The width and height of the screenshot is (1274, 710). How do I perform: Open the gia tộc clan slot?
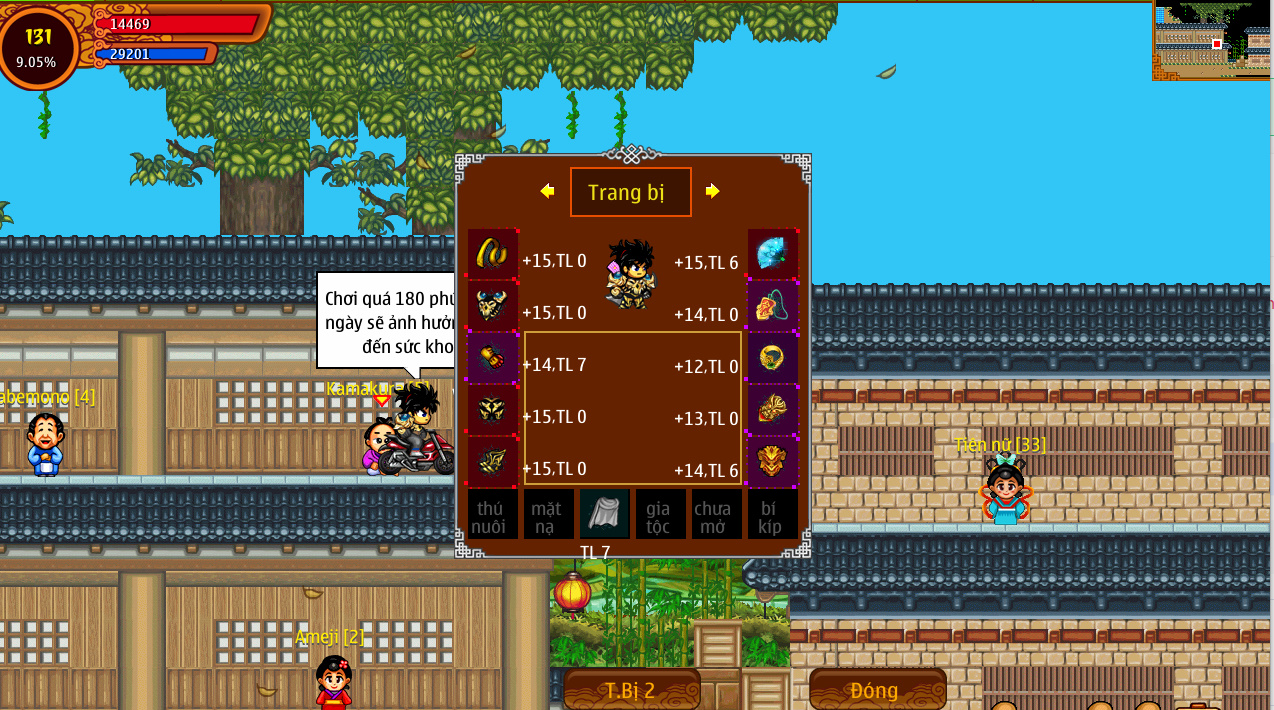click(660, 514)
